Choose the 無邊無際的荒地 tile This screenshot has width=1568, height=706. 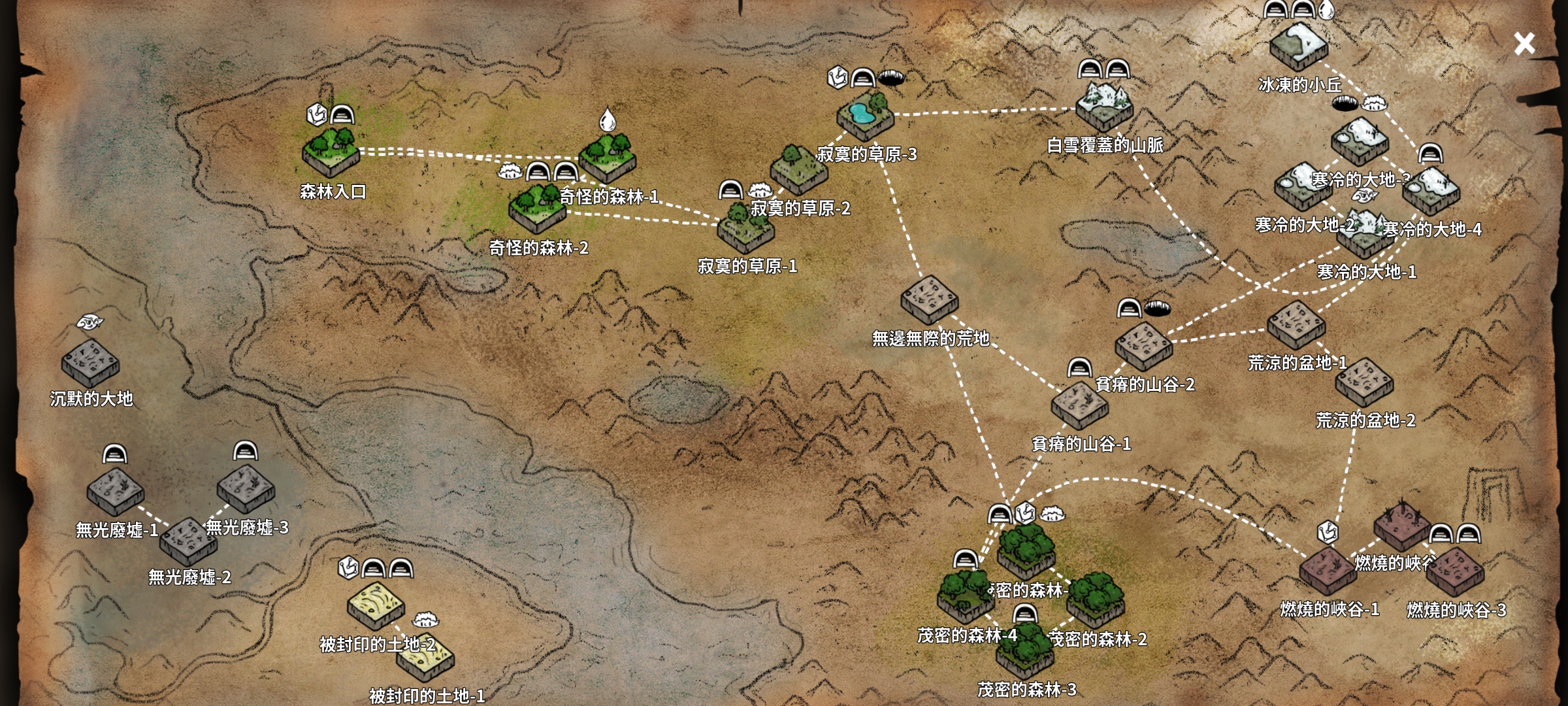pyautogui.click(x=929, y=299)
